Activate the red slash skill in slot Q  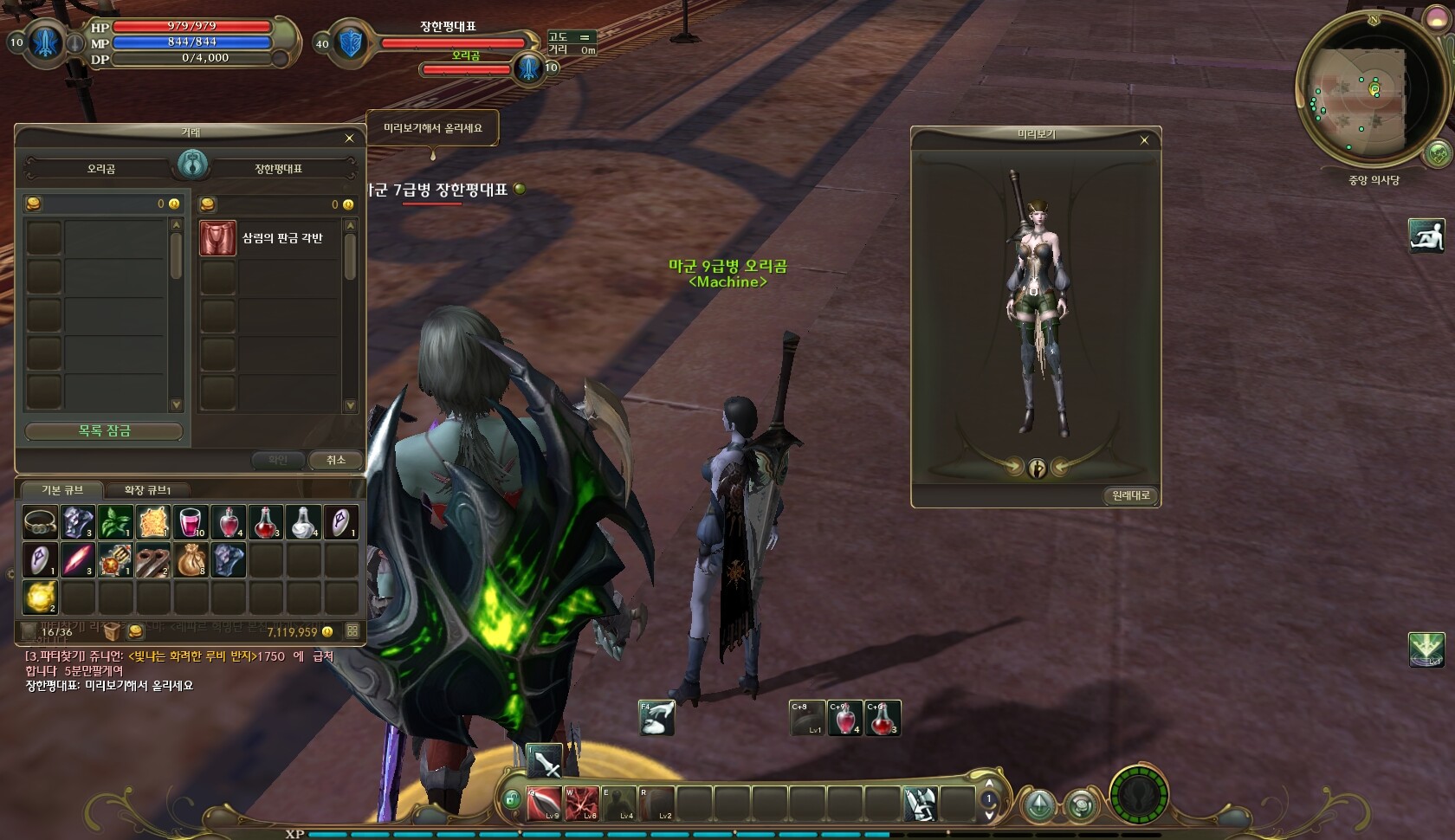(x=544, y=804)
